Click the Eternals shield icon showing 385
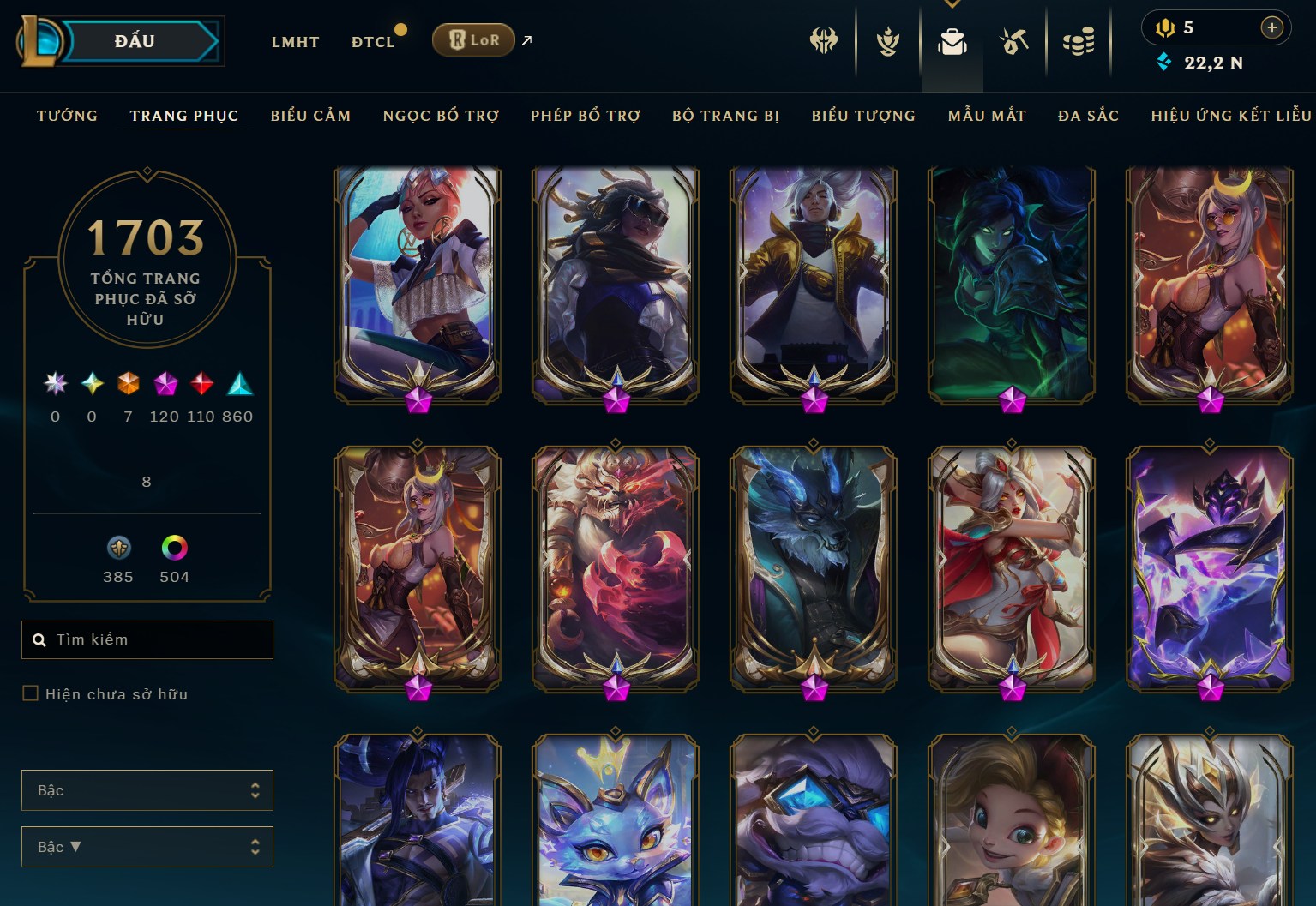Image resolution: width=1316 pixels, height=906 pixels. 118,549
